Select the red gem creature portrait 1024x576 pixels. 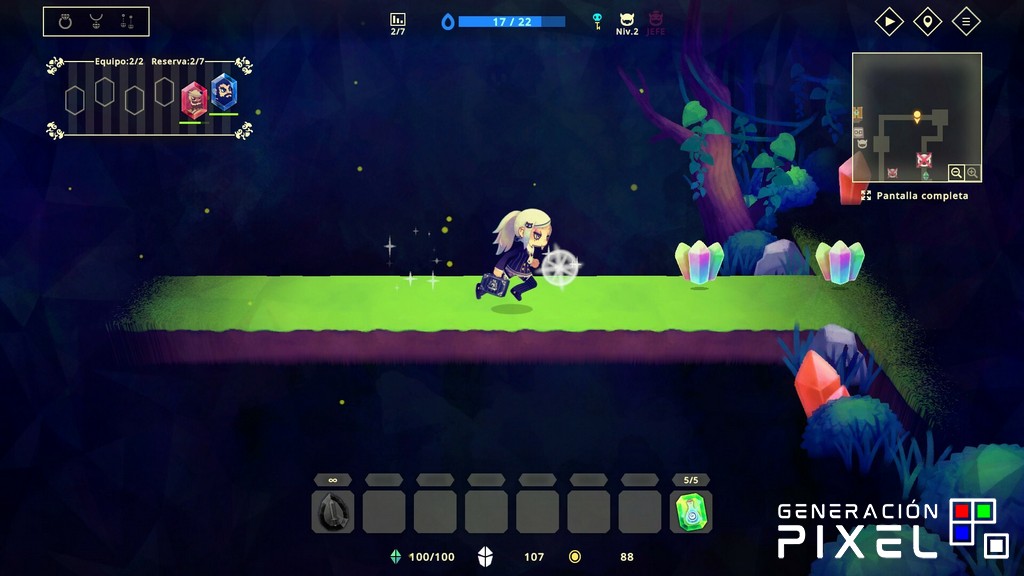(x=193, y=99)
